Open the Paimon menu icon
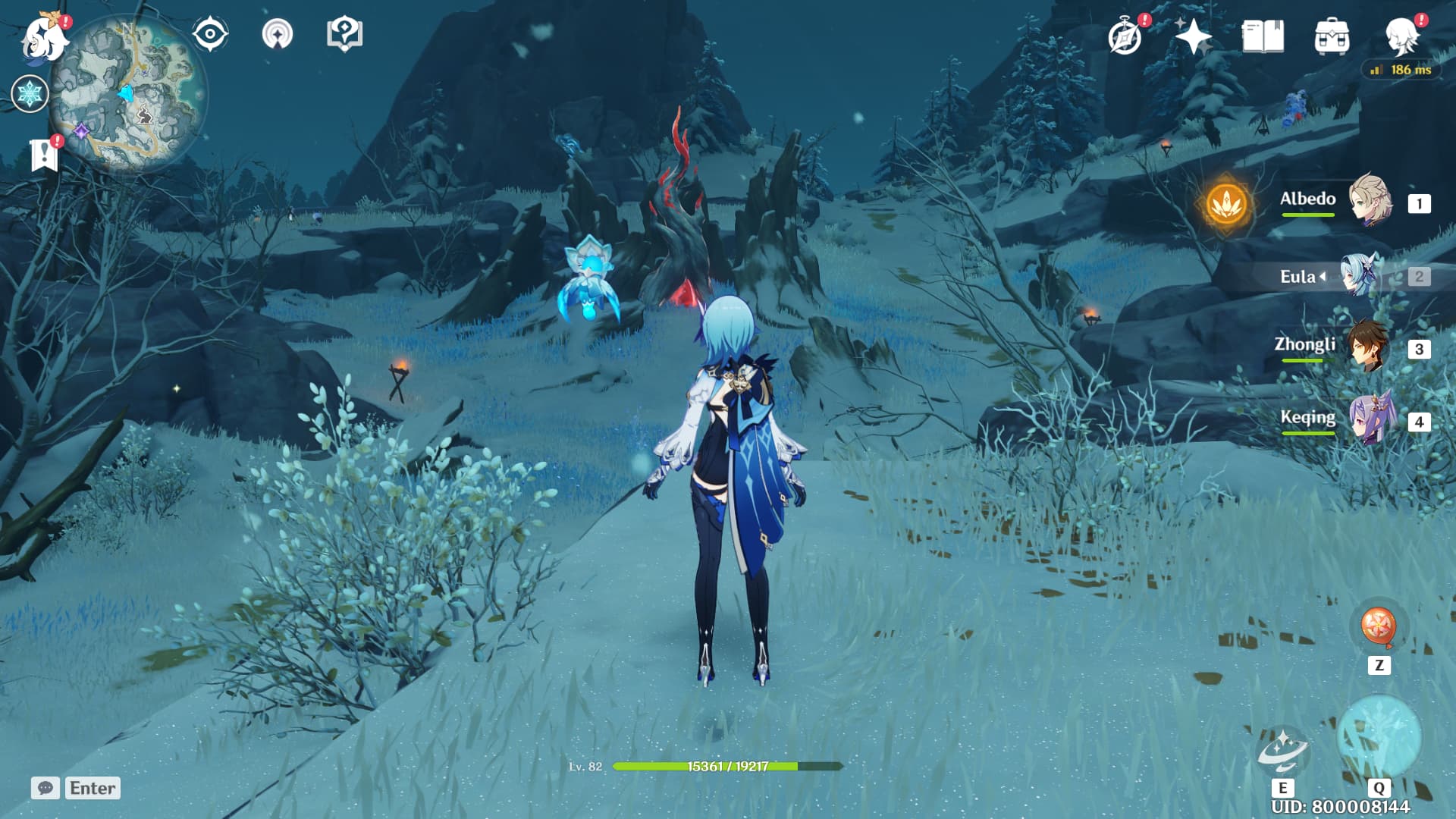This screenshot has width=1456, height=819. pos(44,36)
